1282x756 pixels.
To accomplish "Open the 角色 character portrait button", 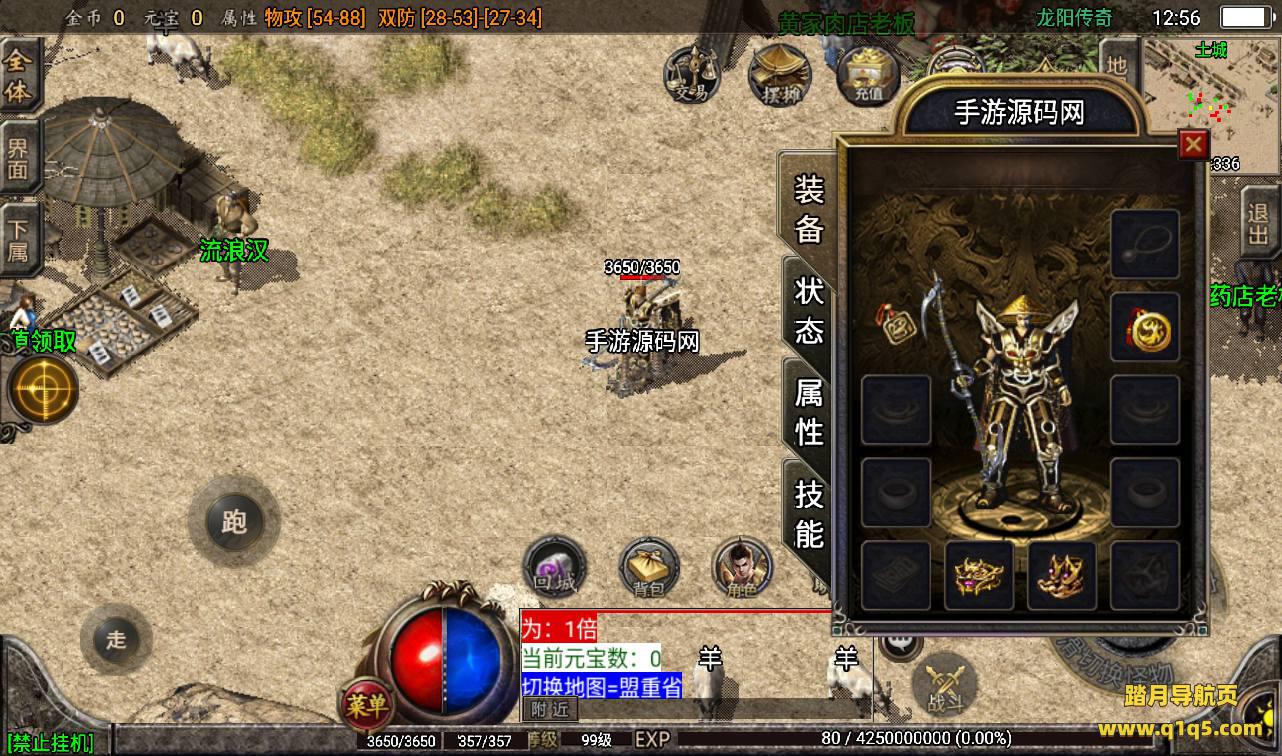I will click(x=742, y=568).
